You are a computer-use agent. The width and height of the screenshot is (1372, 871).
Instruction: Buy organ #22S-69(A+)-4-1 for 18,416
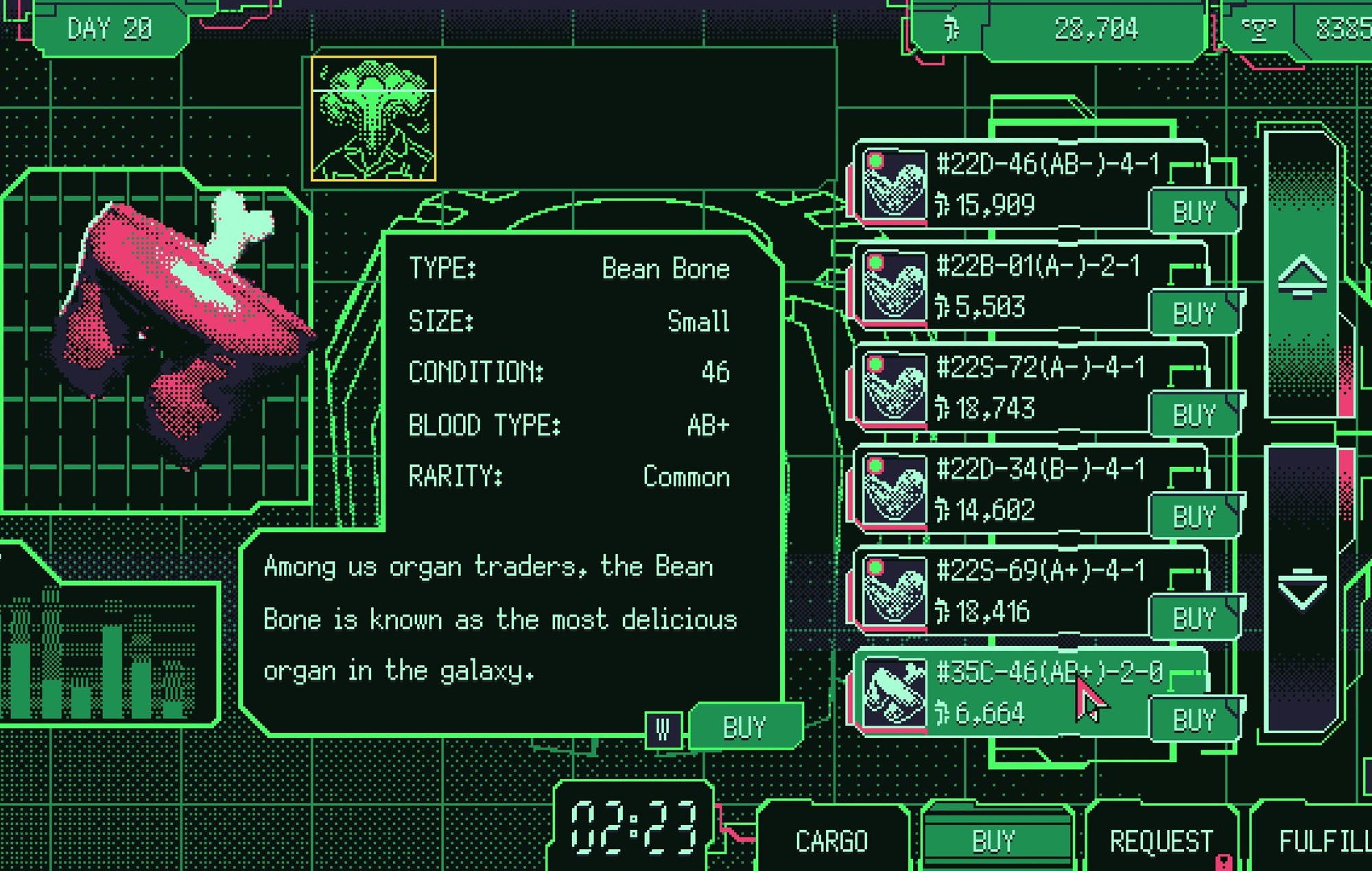tap(1194, 618)
